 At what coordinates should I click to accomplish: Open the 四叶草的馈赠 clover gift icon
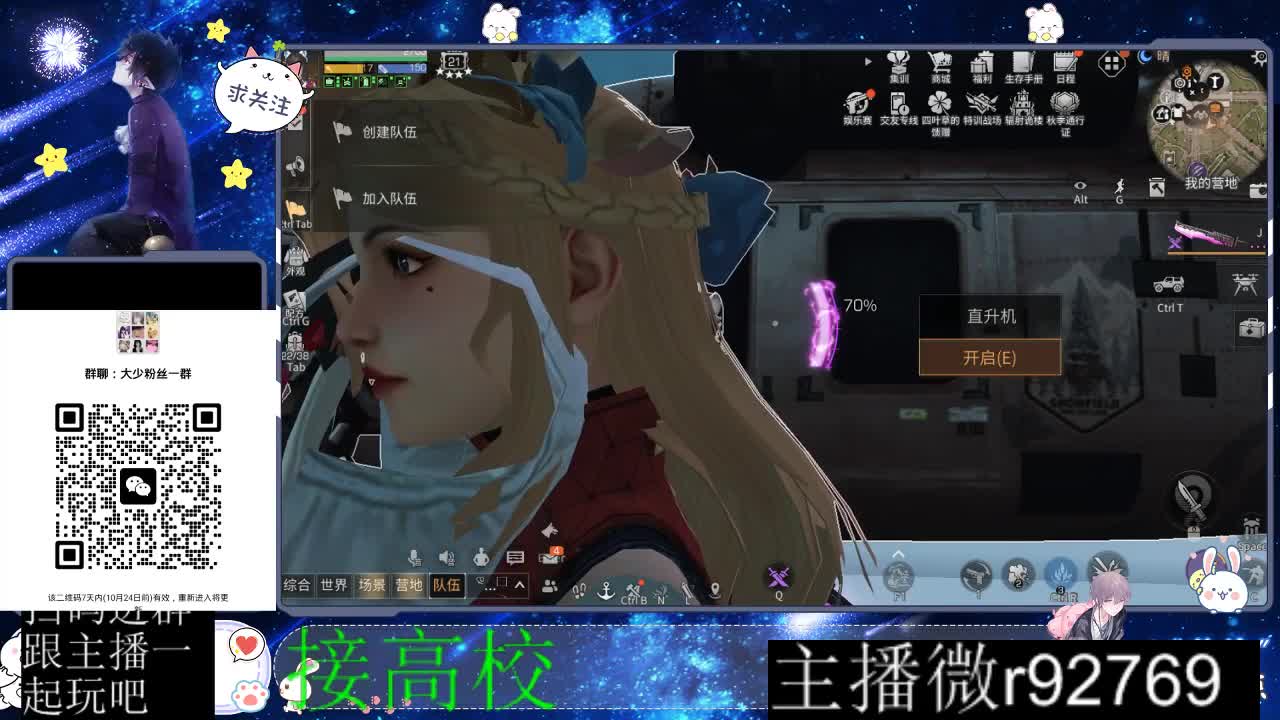[938, 103]
